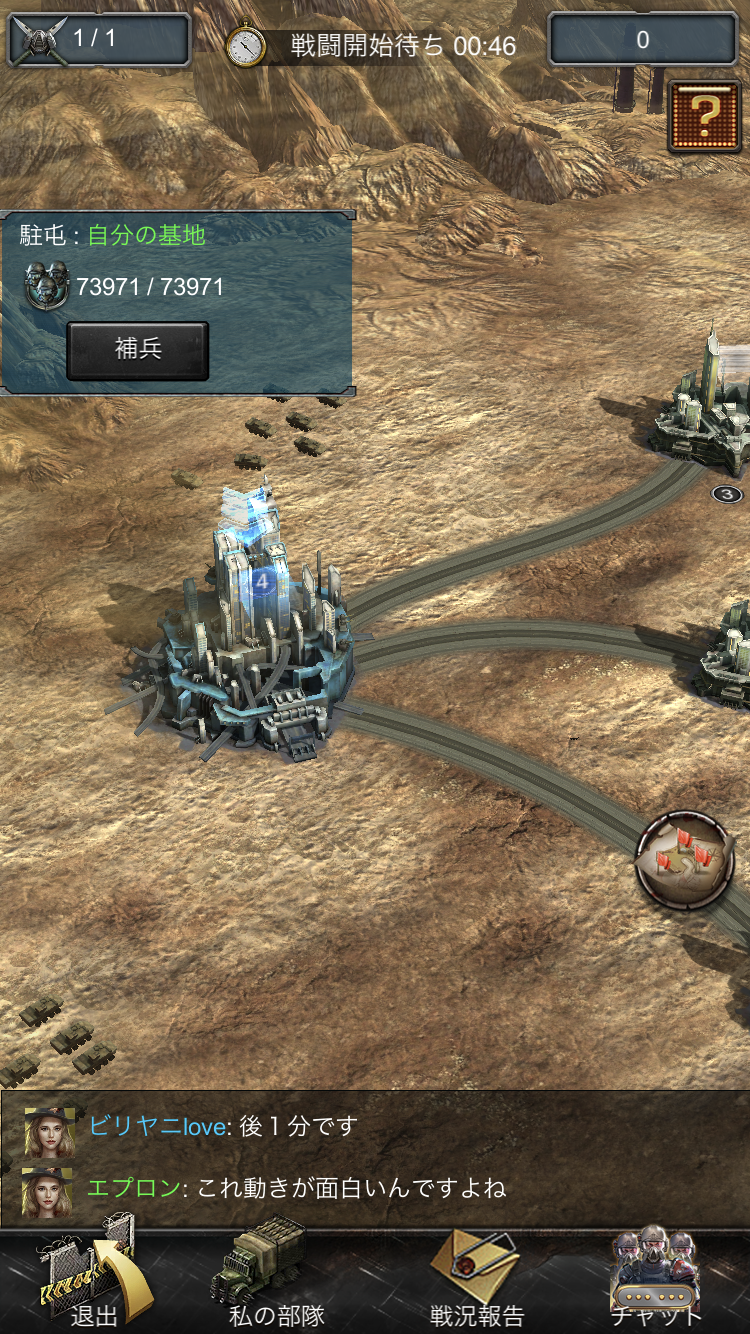Tap the 補兵 reinforce button
This screenshot has width=750, height=1334.
(138, 350)
